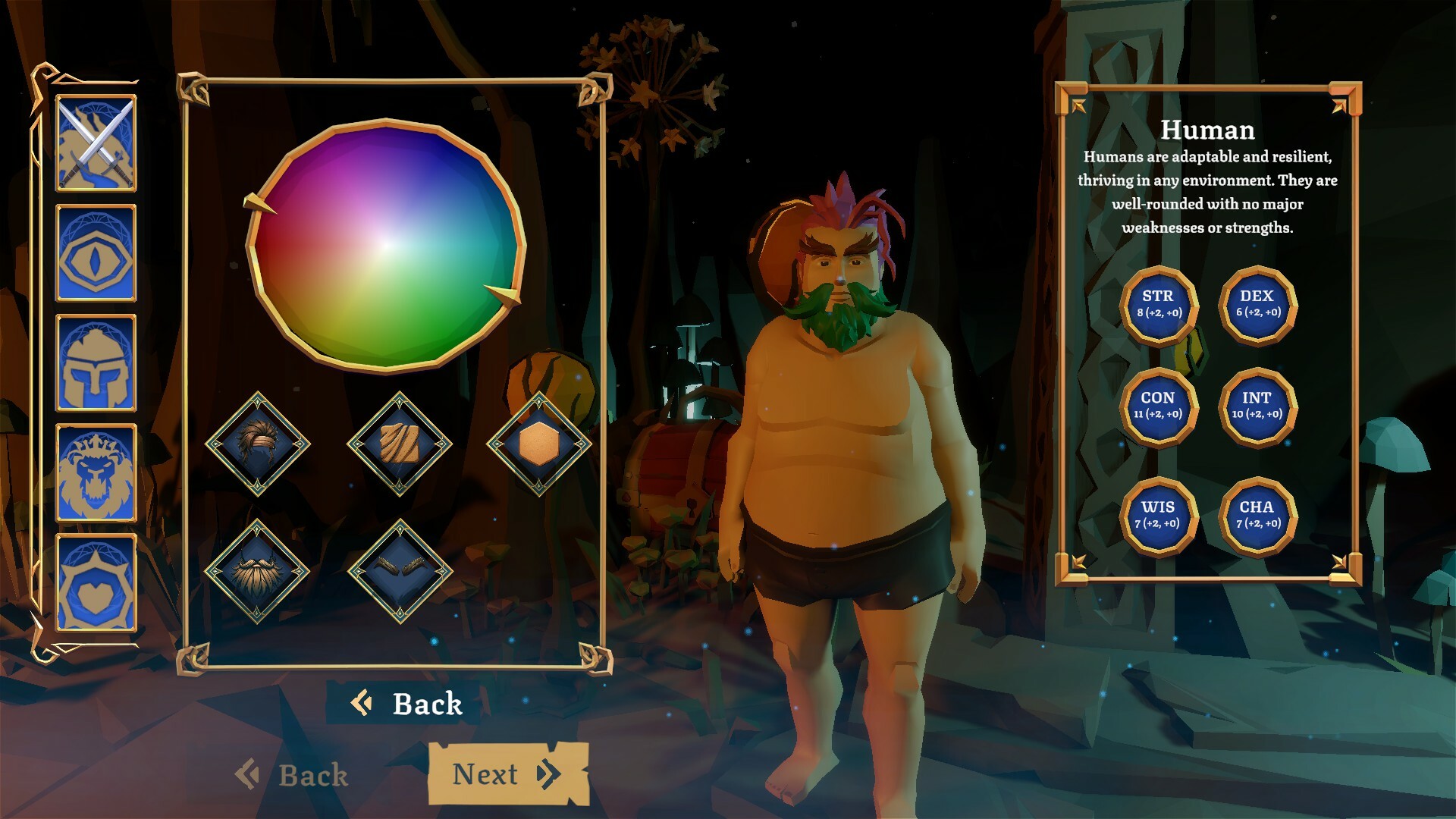Select the crossed swords class tab

point(96,143)
